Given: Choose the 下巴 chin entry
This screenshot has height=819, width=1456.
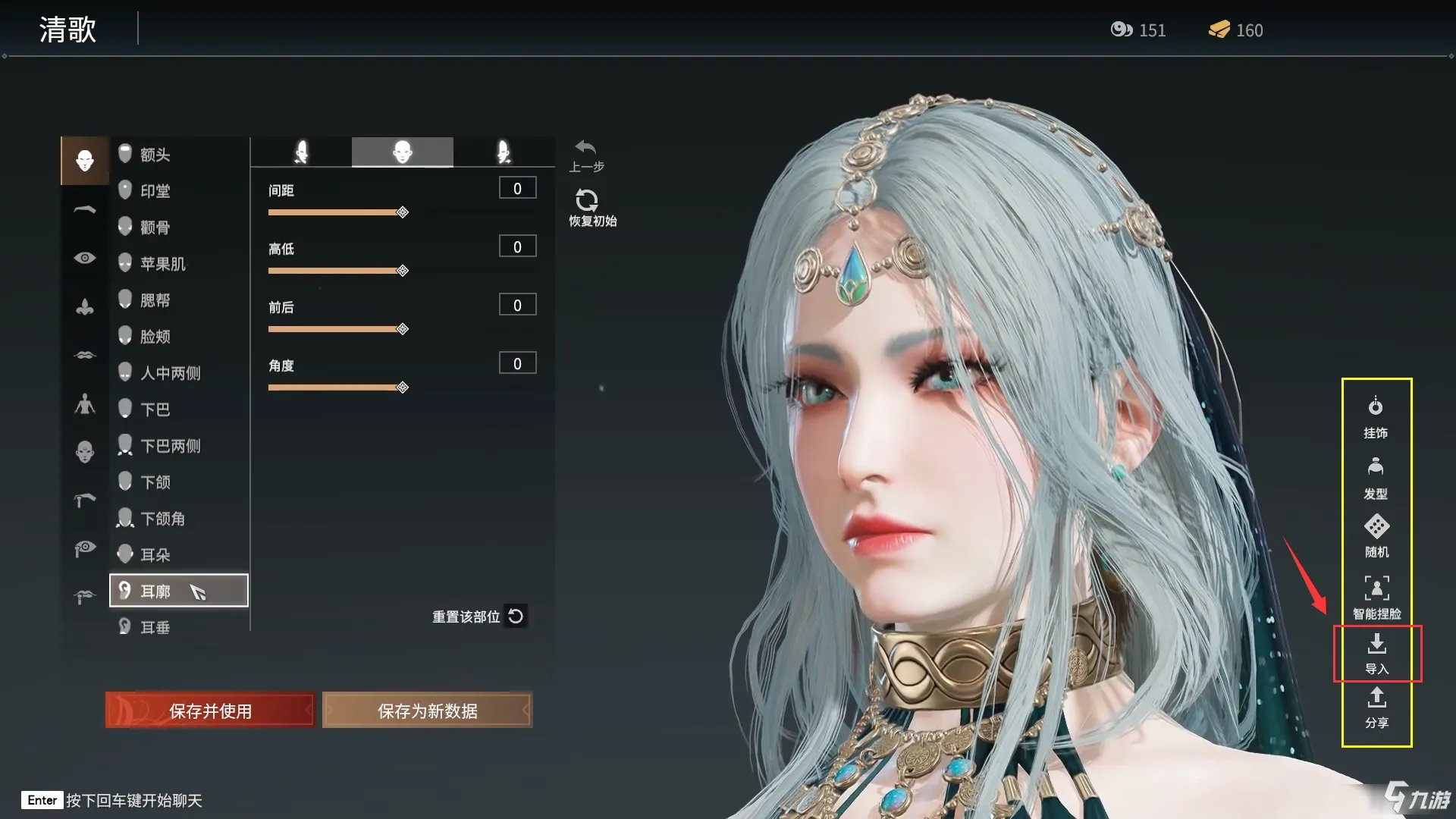Looking at the screenshot, I should [x=155, y=409].
